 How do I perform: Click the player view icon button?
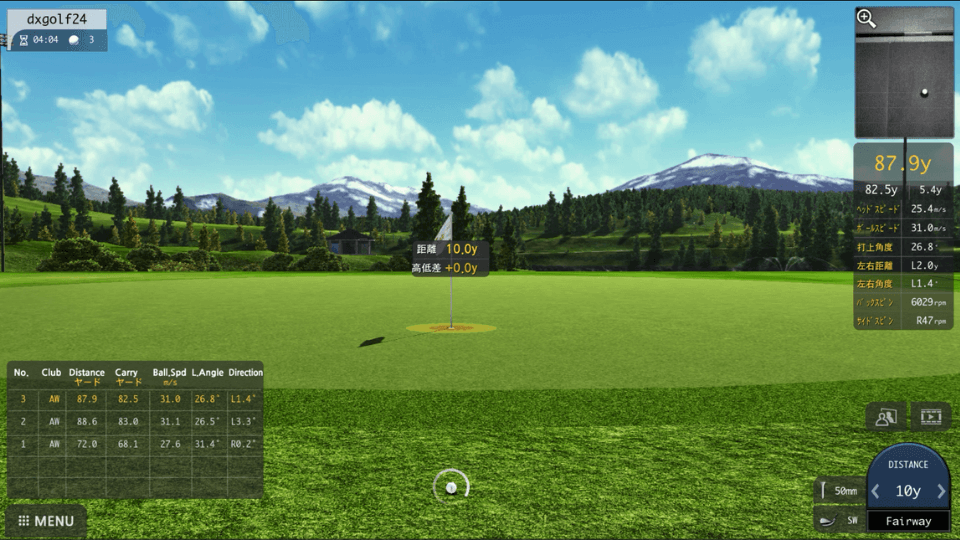[x=886, y=416]
